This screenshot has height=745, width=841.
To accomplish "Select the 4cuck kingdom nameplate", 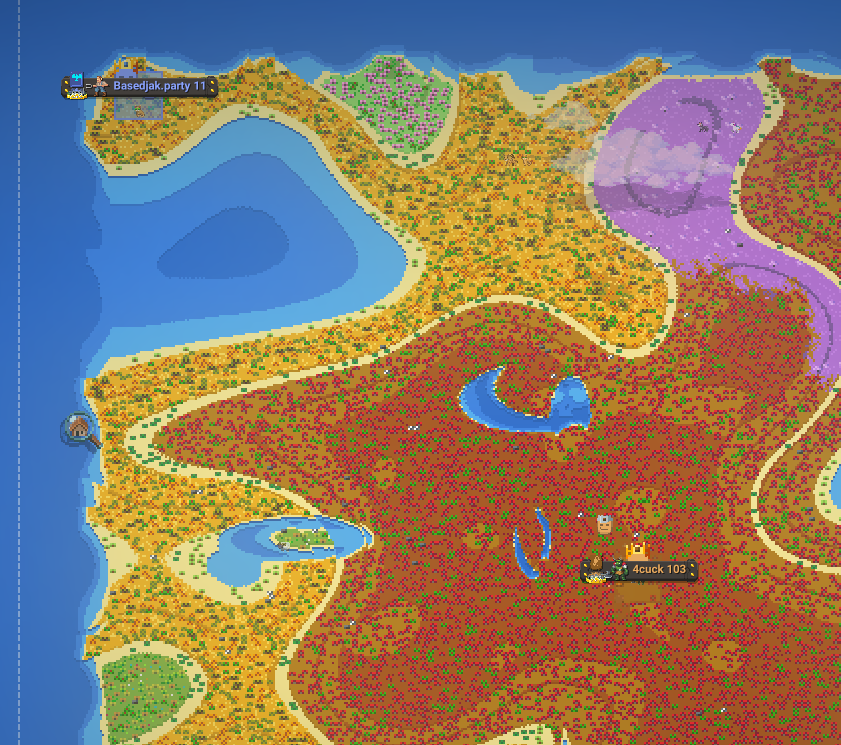I will (657, 570).
